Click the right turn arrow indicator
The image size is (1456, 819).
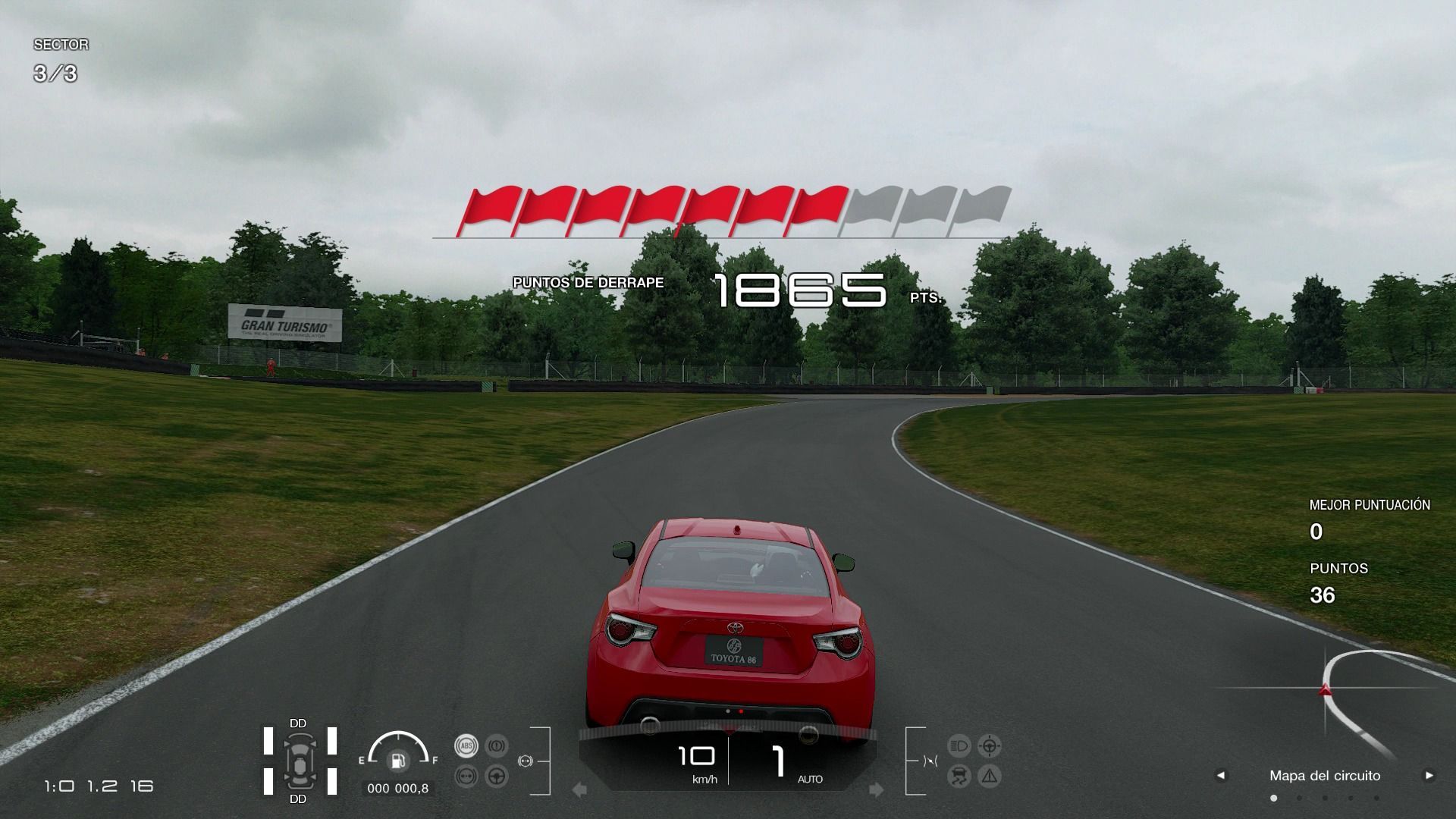pos(876,790)
